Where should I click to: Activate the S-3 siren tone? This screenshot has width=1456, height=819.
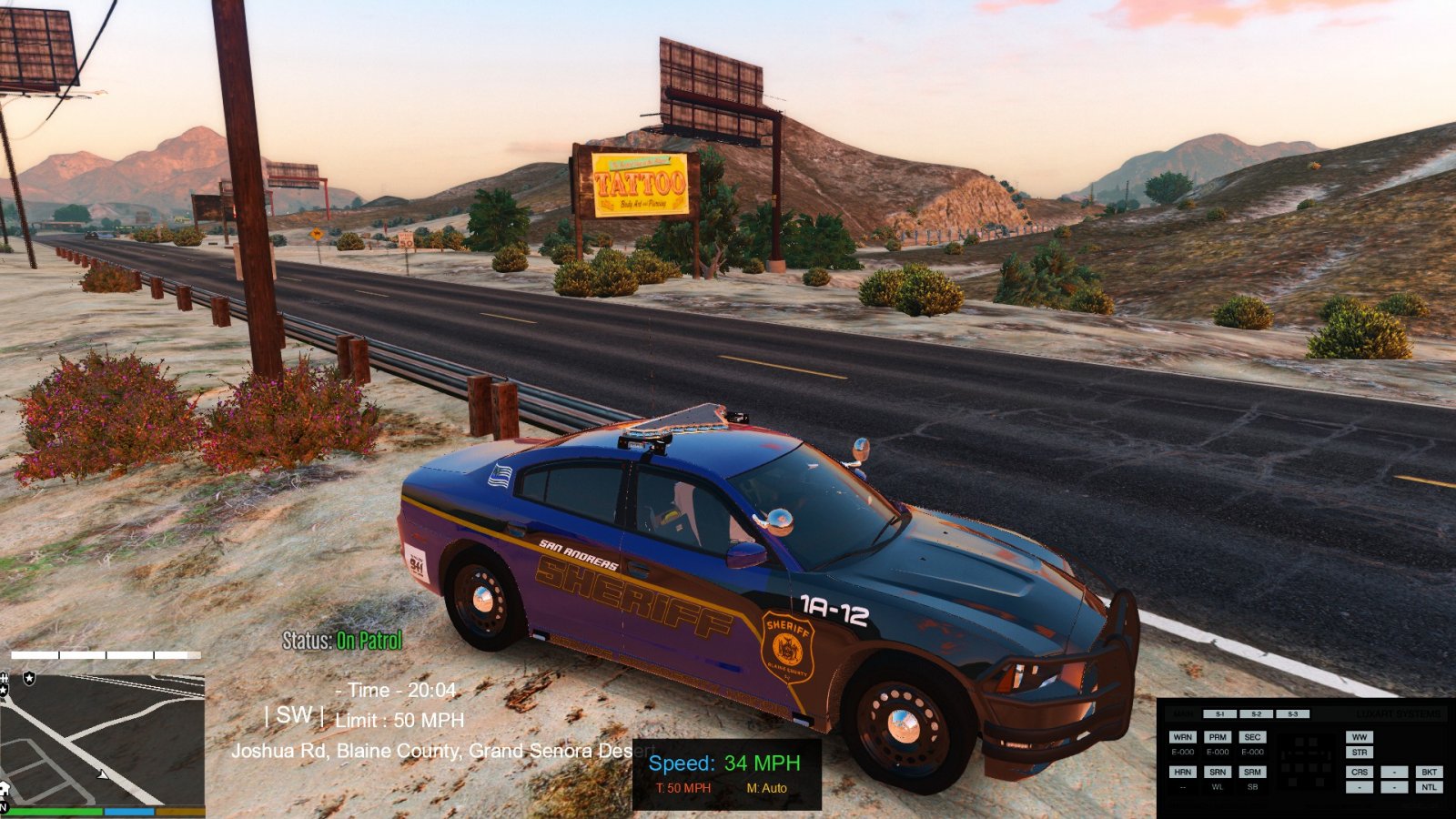tap(1292, 714)
